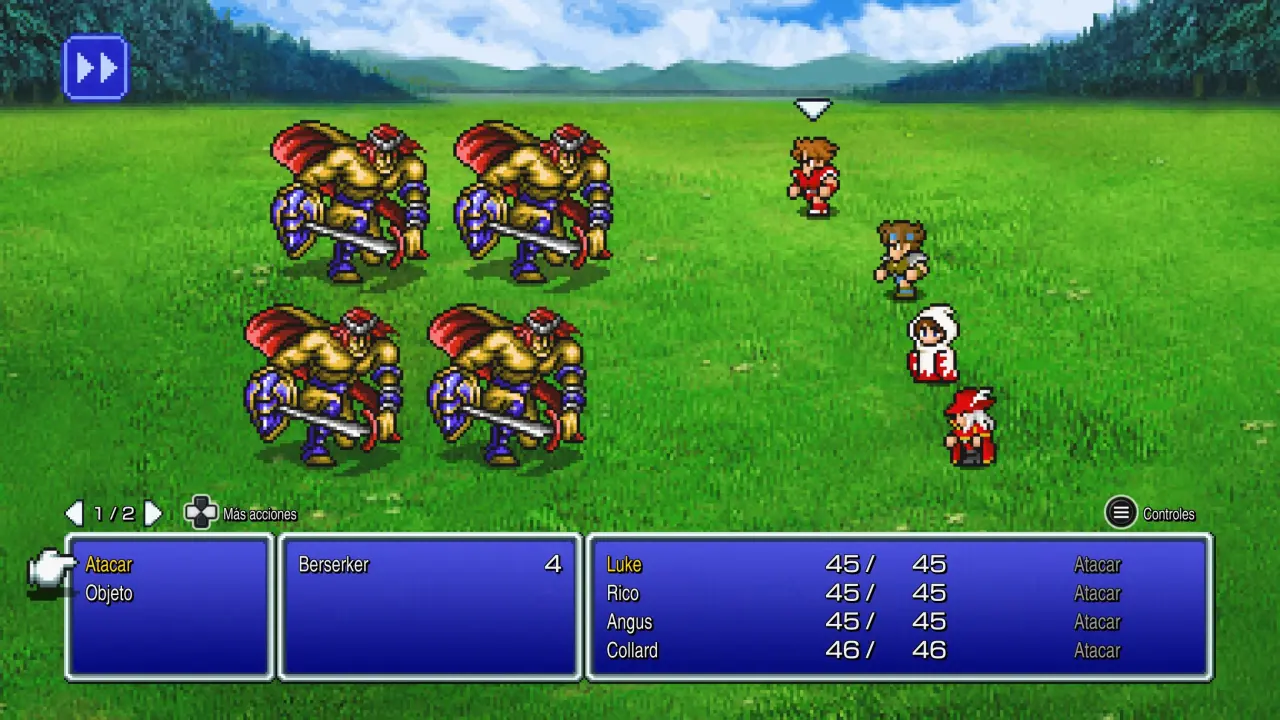Select Collard in the party list
Viewport: 1280px width, 720px height.
tap(632, 650)
